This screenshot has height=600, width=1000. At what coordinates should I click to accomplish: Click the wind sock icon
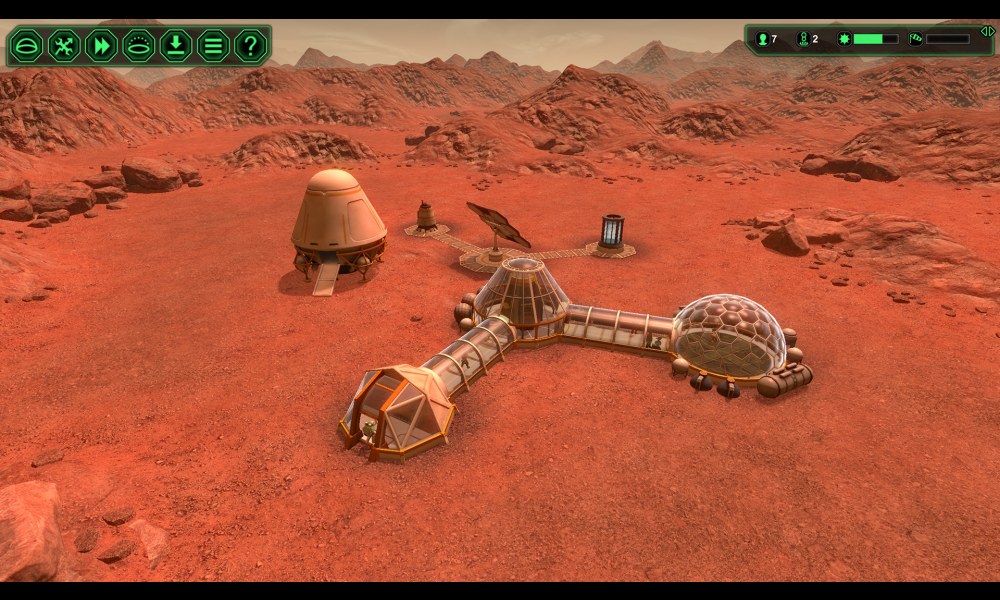tap(916, 39)
